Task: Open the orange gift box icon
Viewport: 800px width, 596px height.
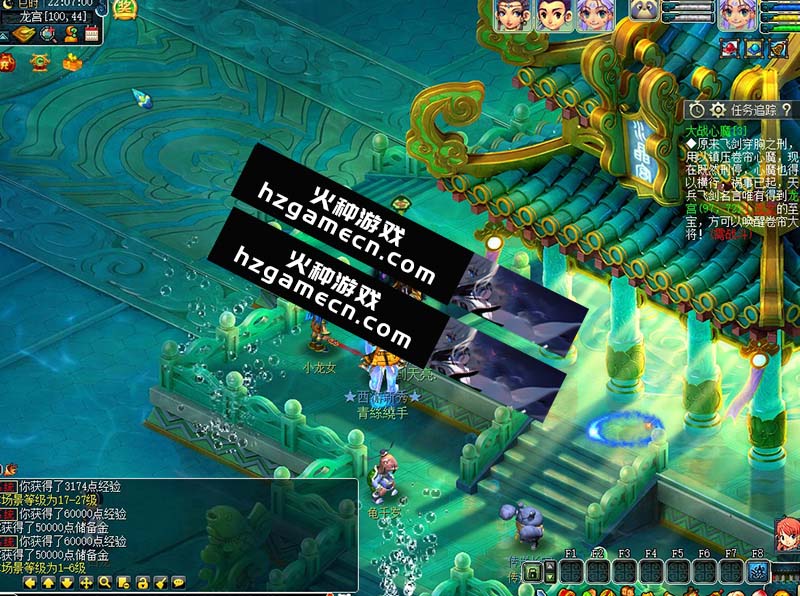Action: coord(71,63)
